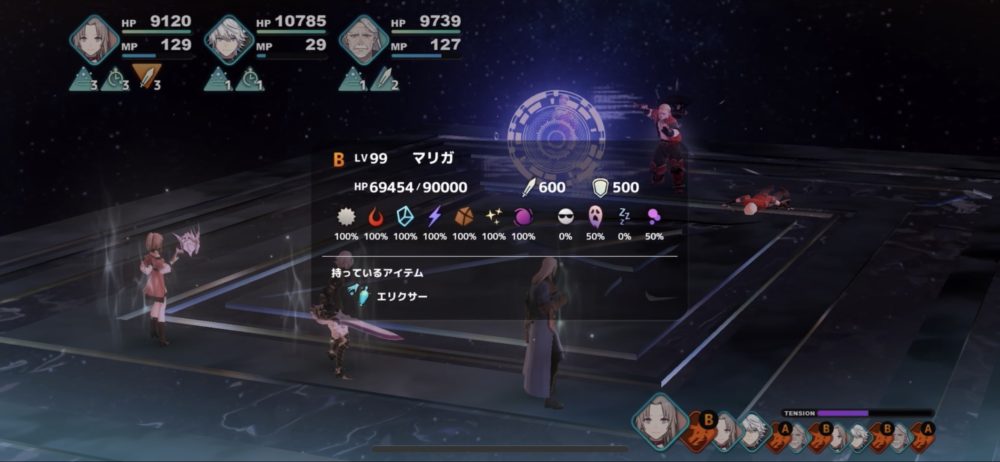Tap the sunglasses blind status icon
This screenshot has width=1000, height=462.
(x=567, y=216)
